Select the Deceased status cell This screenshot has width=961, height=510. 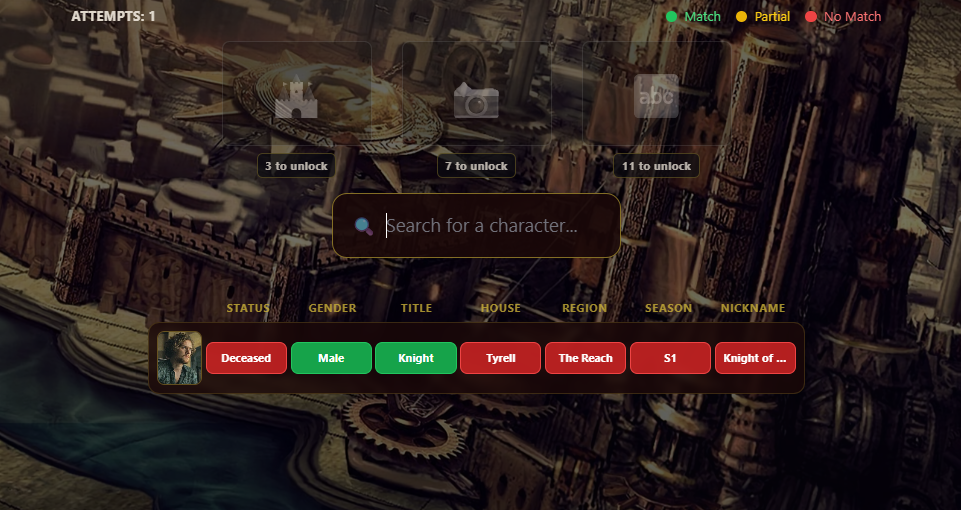tap(246, 358)
